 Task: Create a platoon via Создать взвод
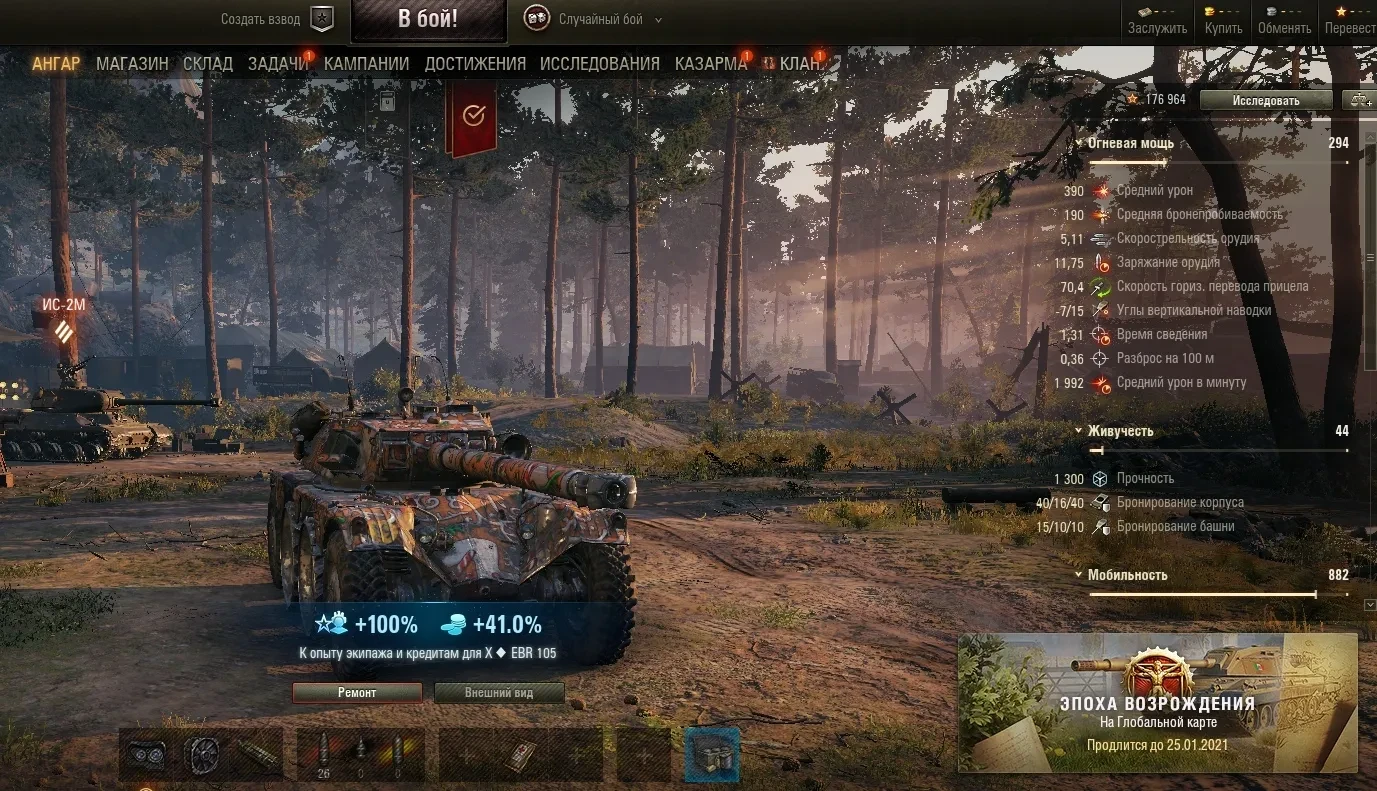(277, 19)
